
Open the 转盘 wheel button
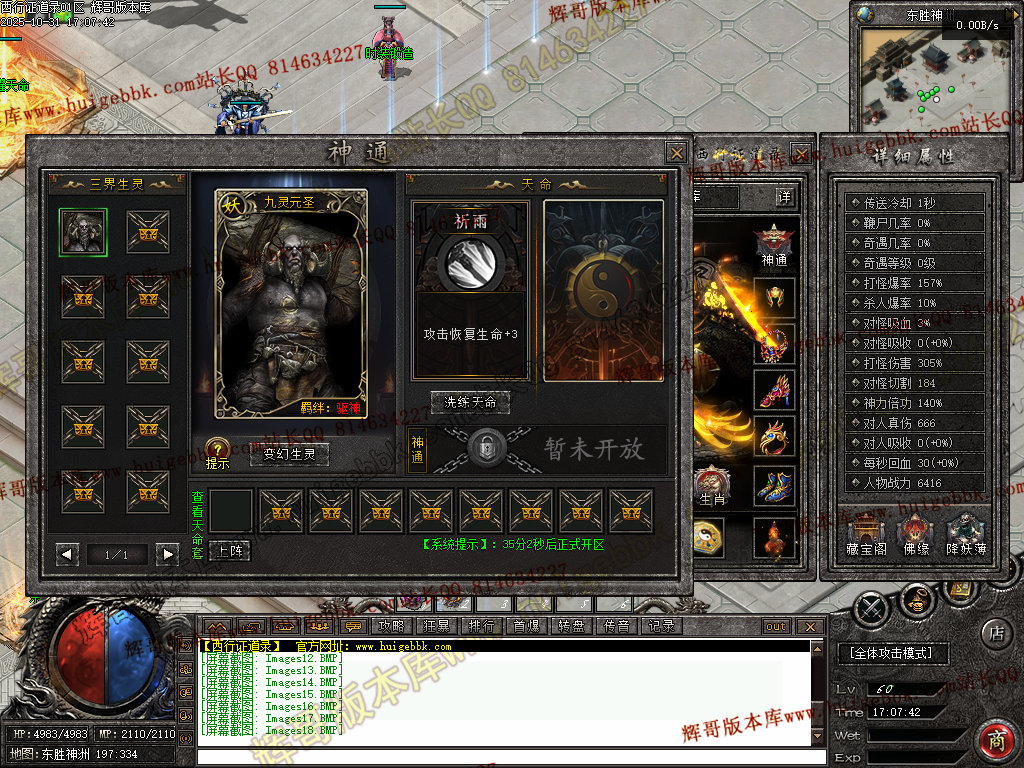pyautogui.click(x=571, y=626)
